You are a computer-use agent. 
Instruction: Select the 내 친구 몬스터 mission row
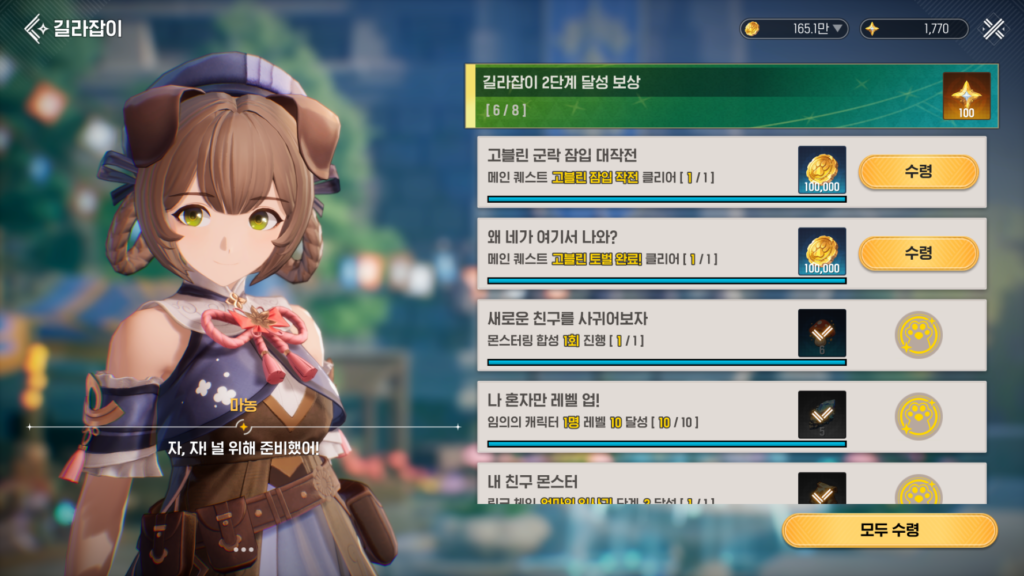coord(640,485)
